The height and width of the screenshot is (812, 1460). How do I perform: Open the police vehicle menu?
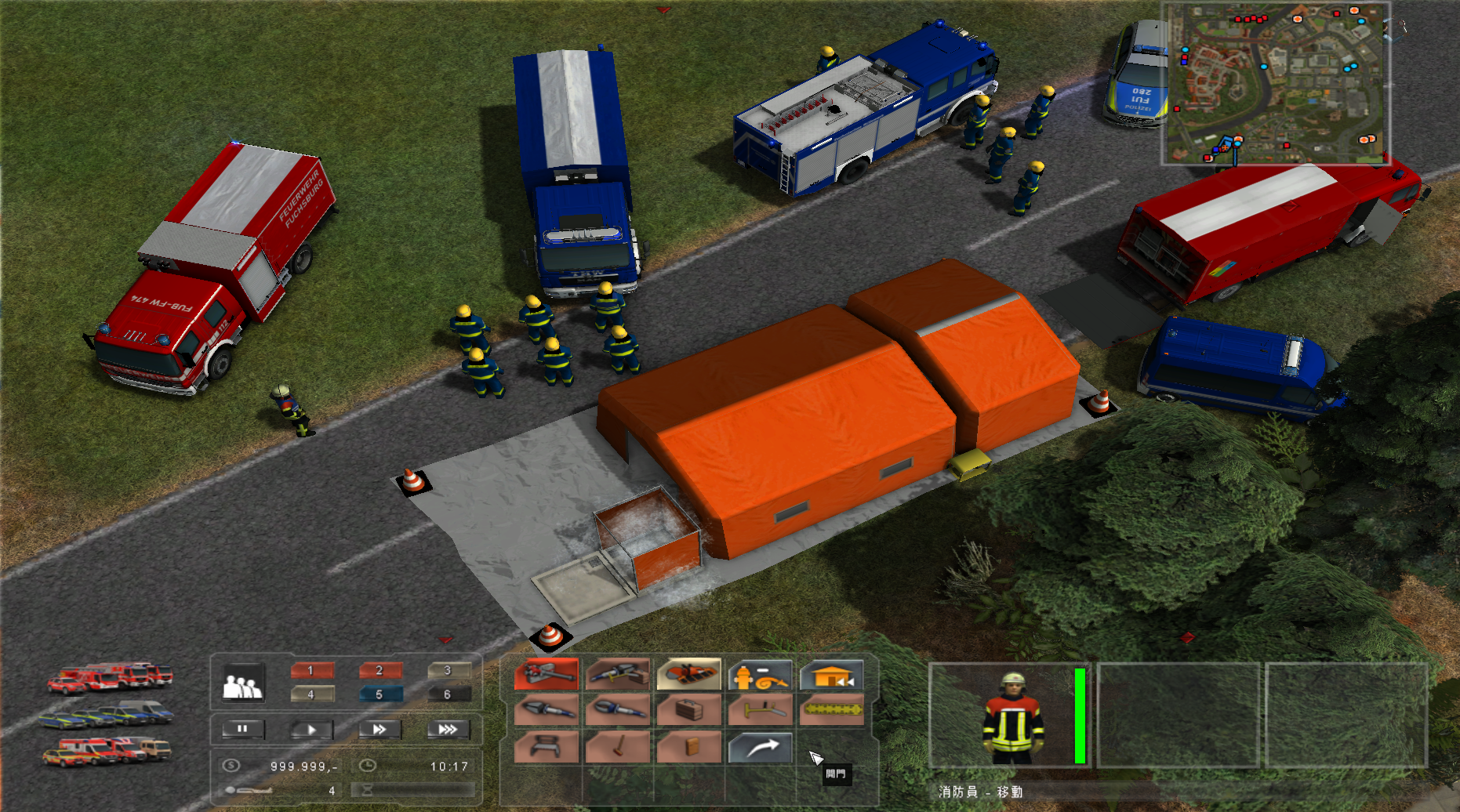click(x=106, y=714)
